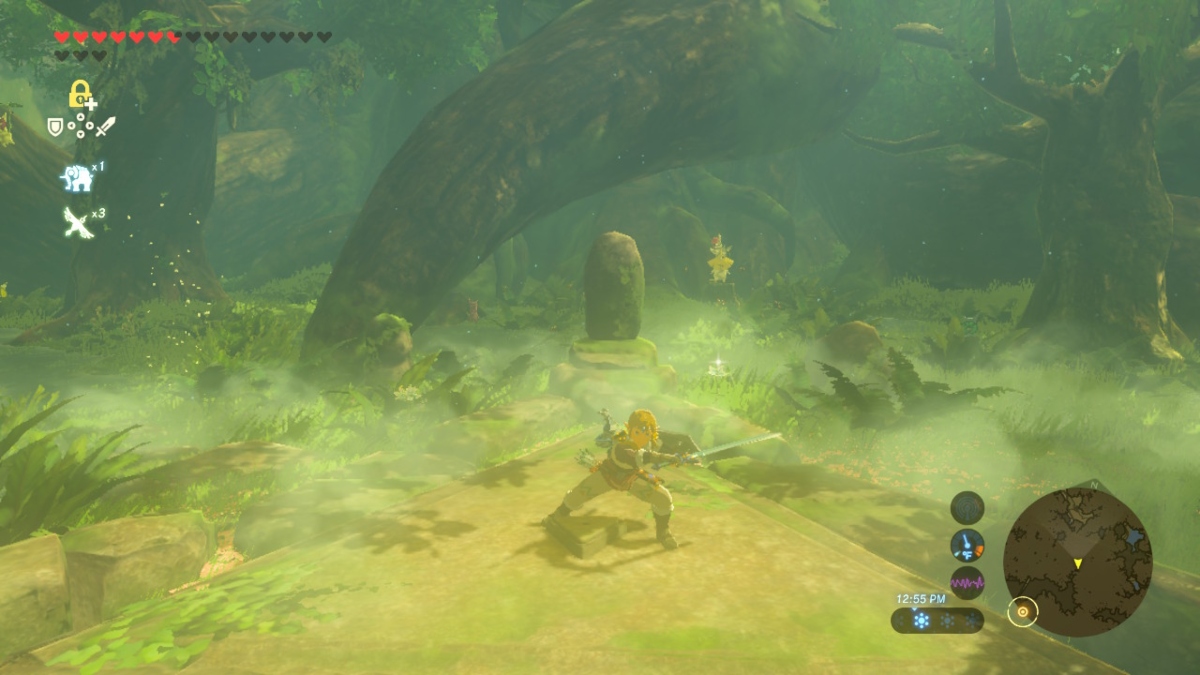This screenshot has width=1200, height=675.
Task: Click the purple noise meter icon
Action: click(x=967, y=582)
